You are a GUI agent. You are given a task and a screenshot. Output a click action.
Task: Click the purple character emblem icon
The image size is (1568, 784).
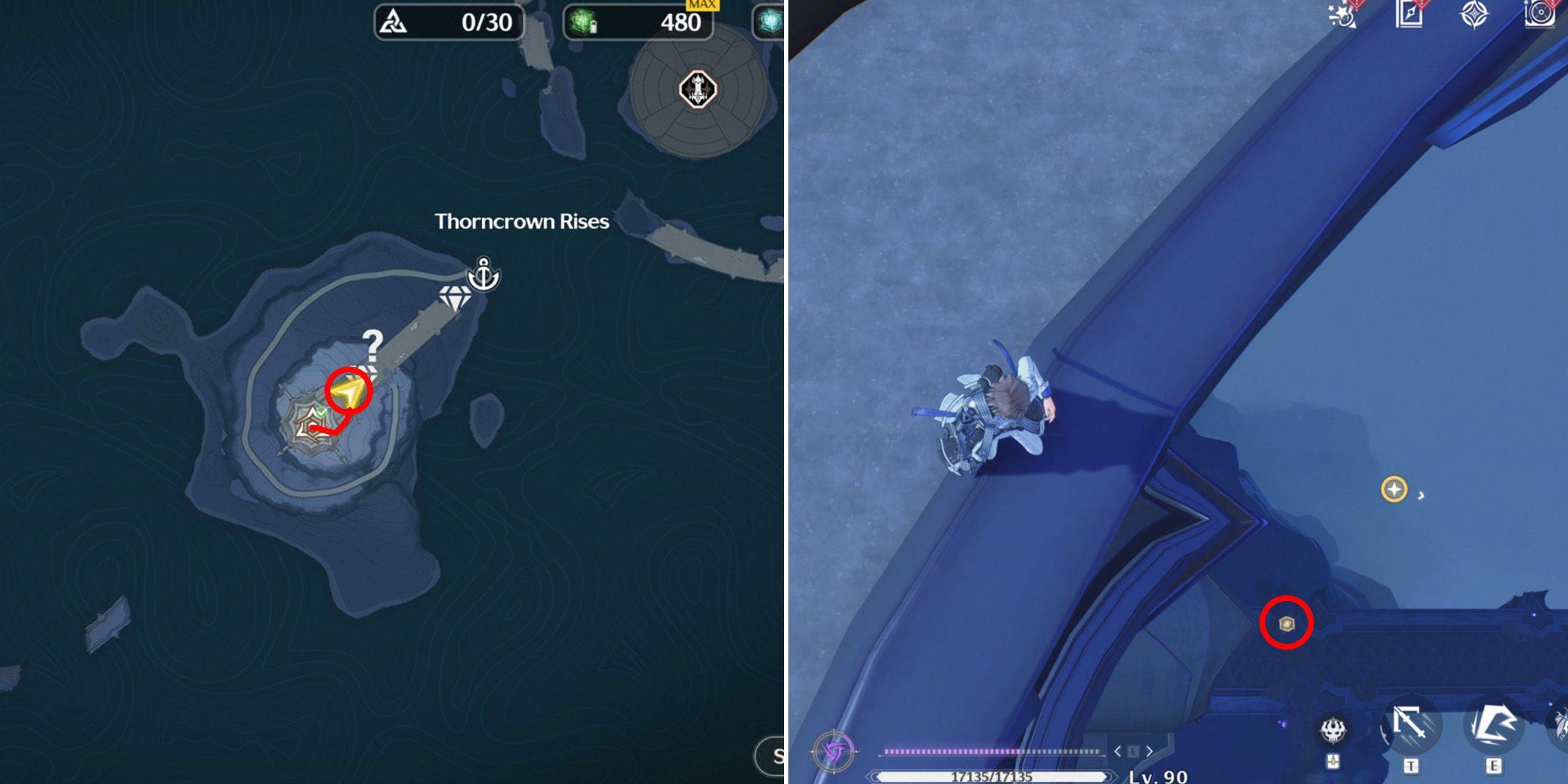pos(833,751)
